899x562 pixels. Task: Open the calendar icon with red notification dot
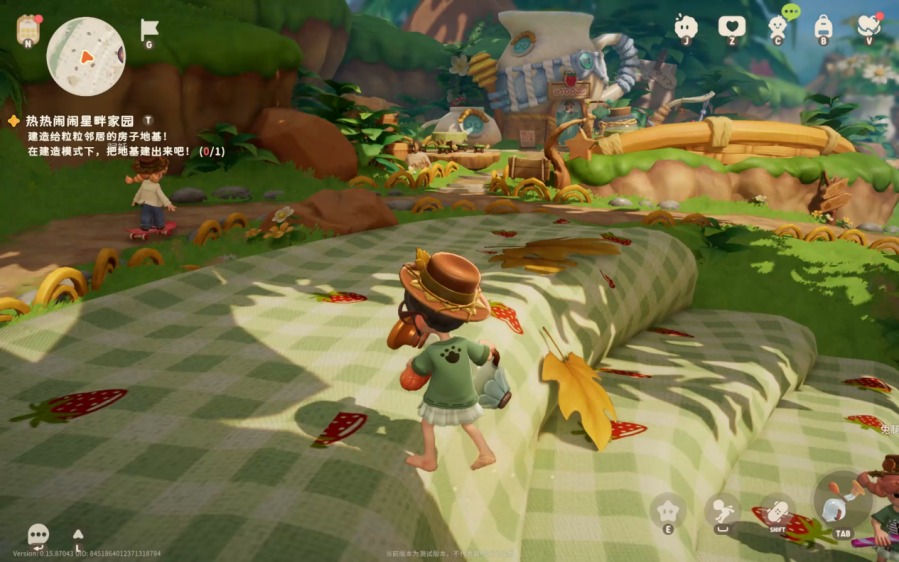coord(28,29)
